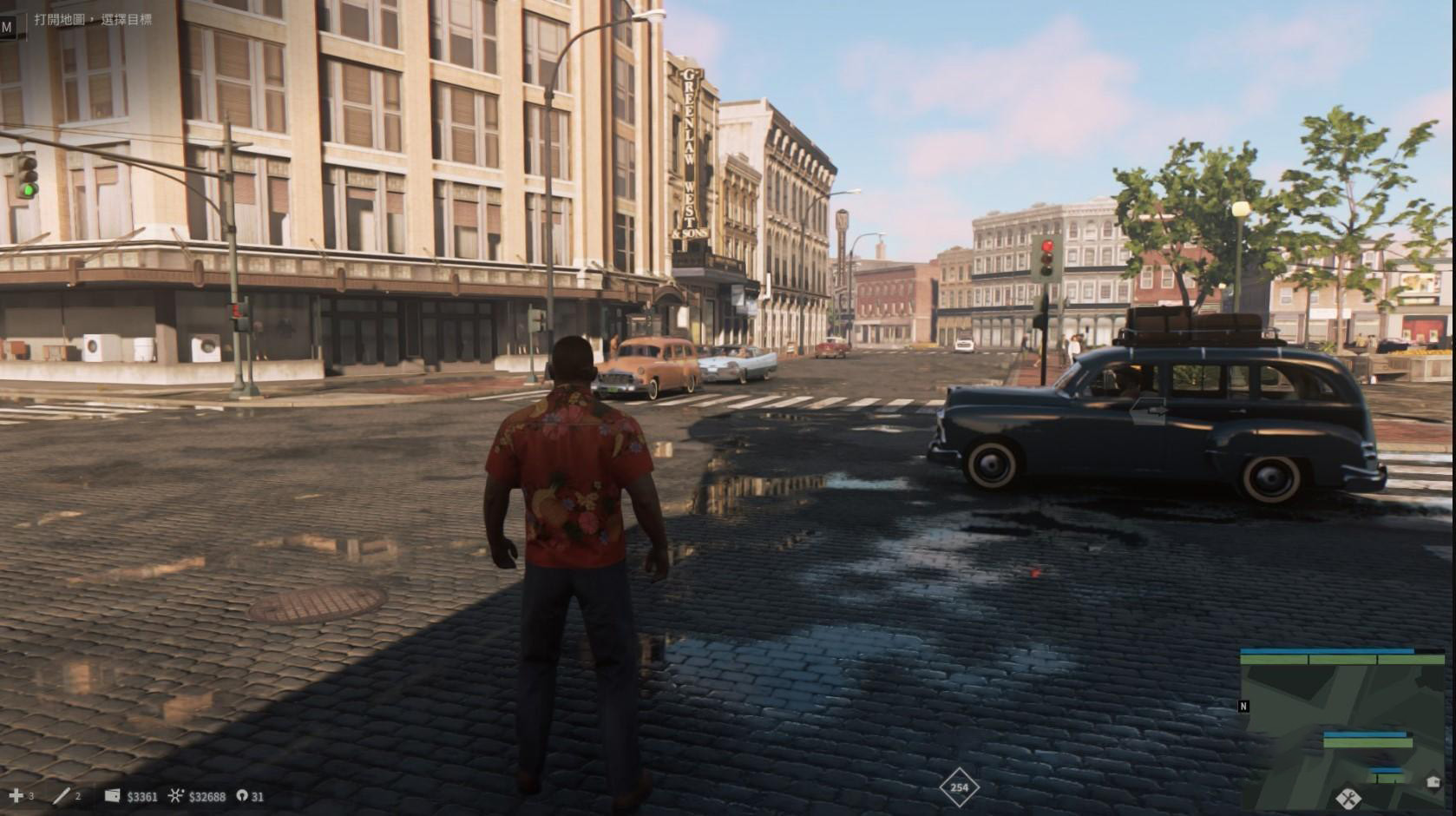Select the wrench-and-screwdriver marker on the minimap
The width and height of the screenshot is (1456, 816).
(1348, 796)
